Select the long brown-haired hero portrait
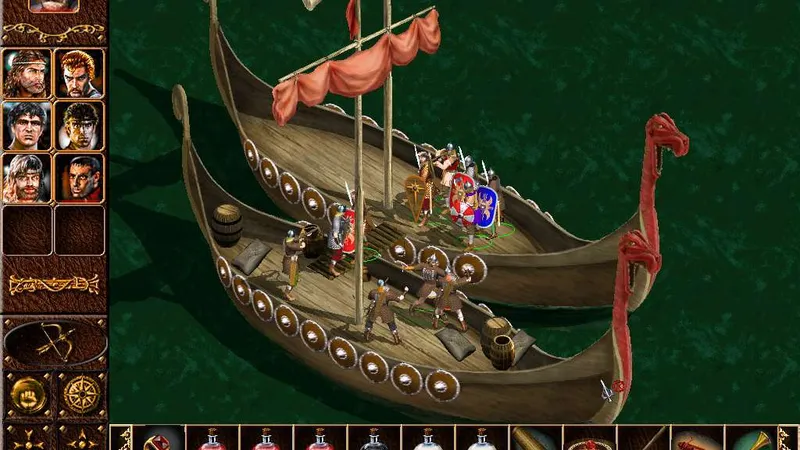800x450 pixels. (x=27, y=72)
